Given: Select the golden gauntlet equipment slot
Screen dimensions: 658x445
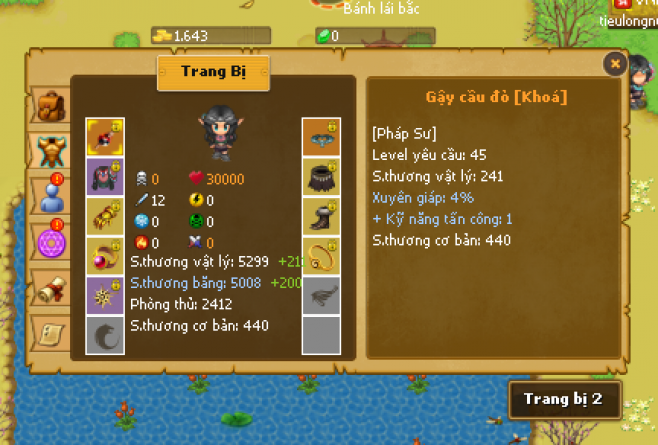Looking at the screenshot, I should pos(104,216).
